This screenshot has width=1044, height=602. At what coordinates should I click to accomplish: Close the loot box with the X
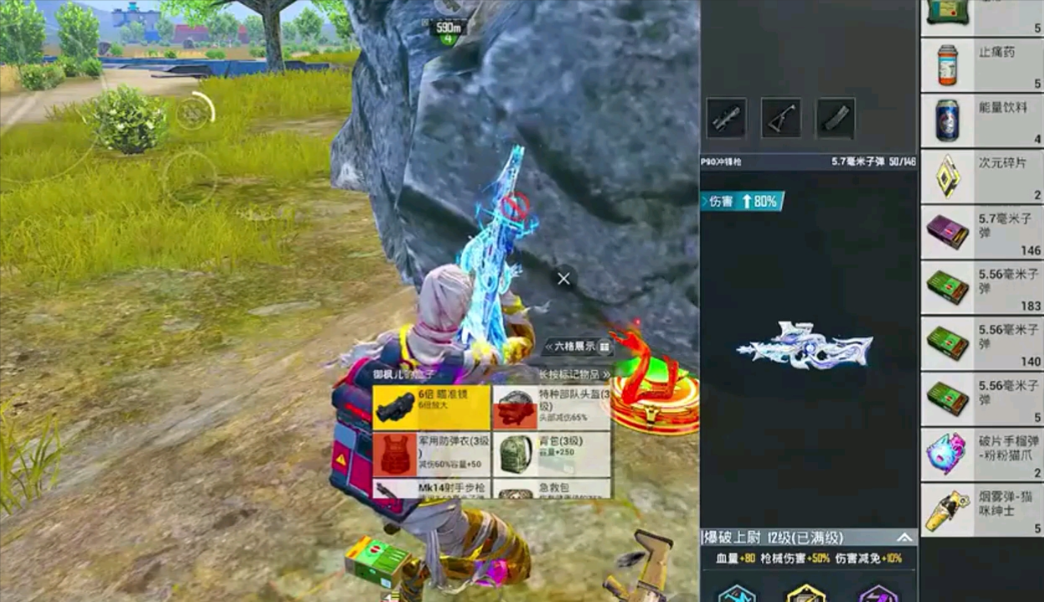(x=564, y=279)
